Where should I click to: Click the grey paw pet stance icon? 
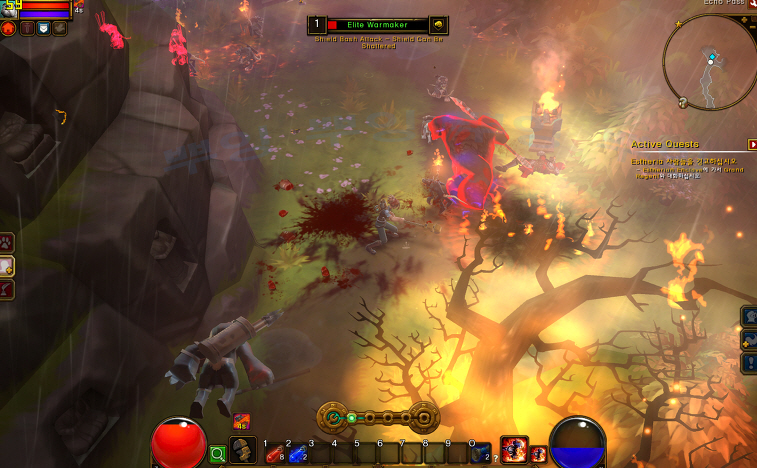60,28
